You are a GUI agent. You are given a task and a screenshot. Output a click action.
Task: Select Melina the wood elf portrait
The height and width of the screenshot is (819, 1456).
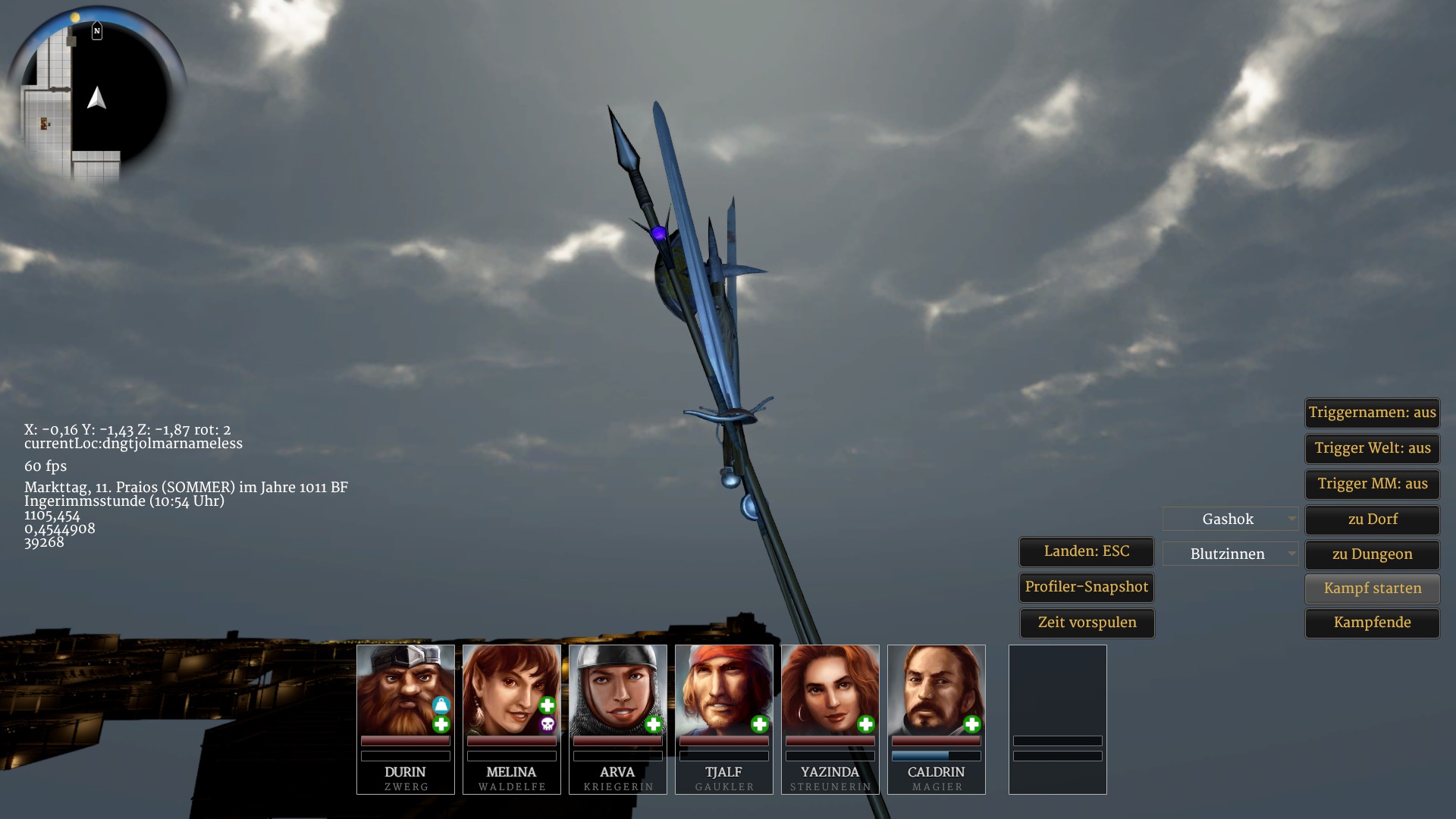point(511,690)
